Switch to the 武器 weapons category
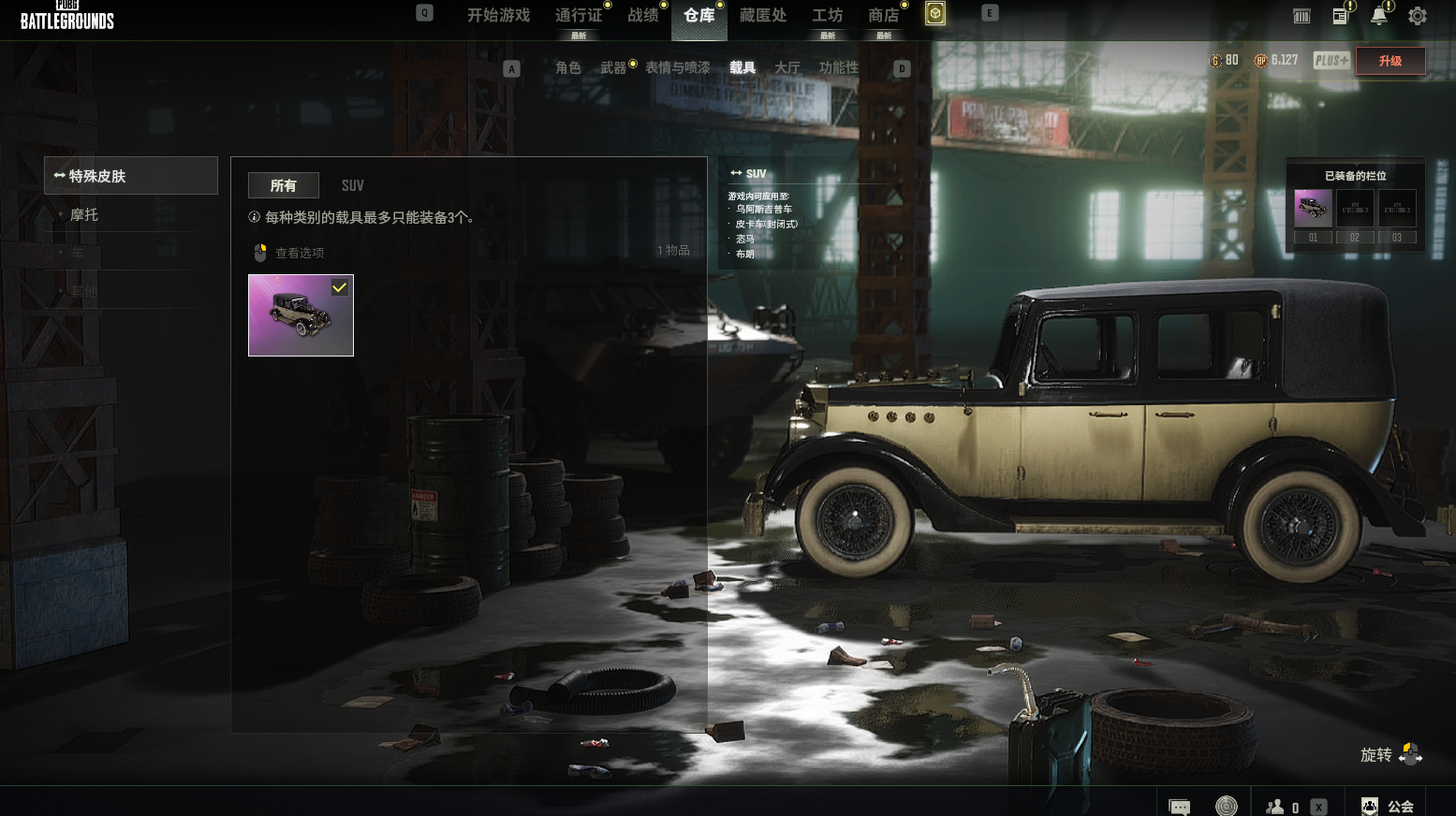 pos(613,68)
